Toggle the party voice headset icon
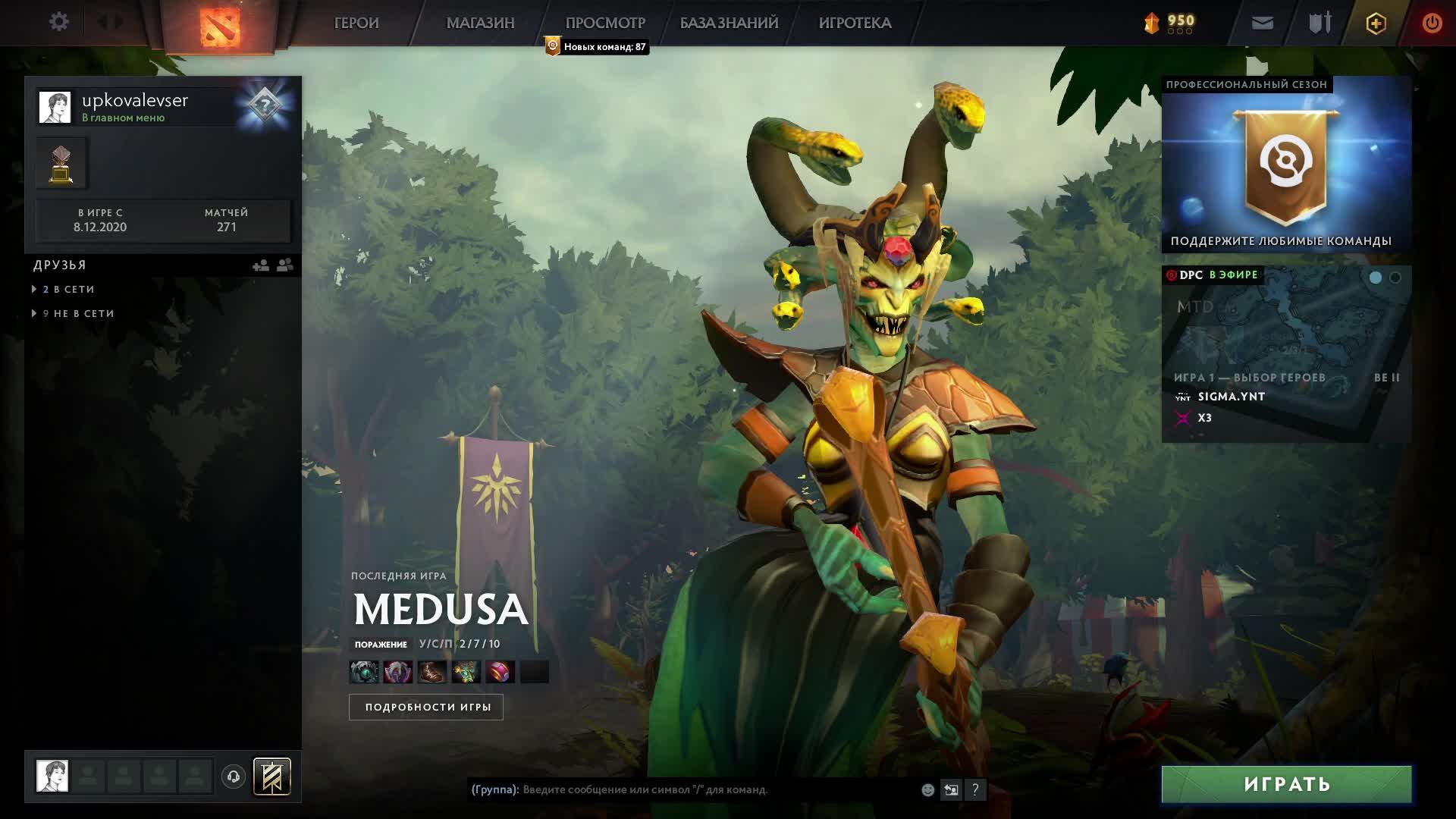This screenshot has width=1456, height=819. click(x=234, y=777)
